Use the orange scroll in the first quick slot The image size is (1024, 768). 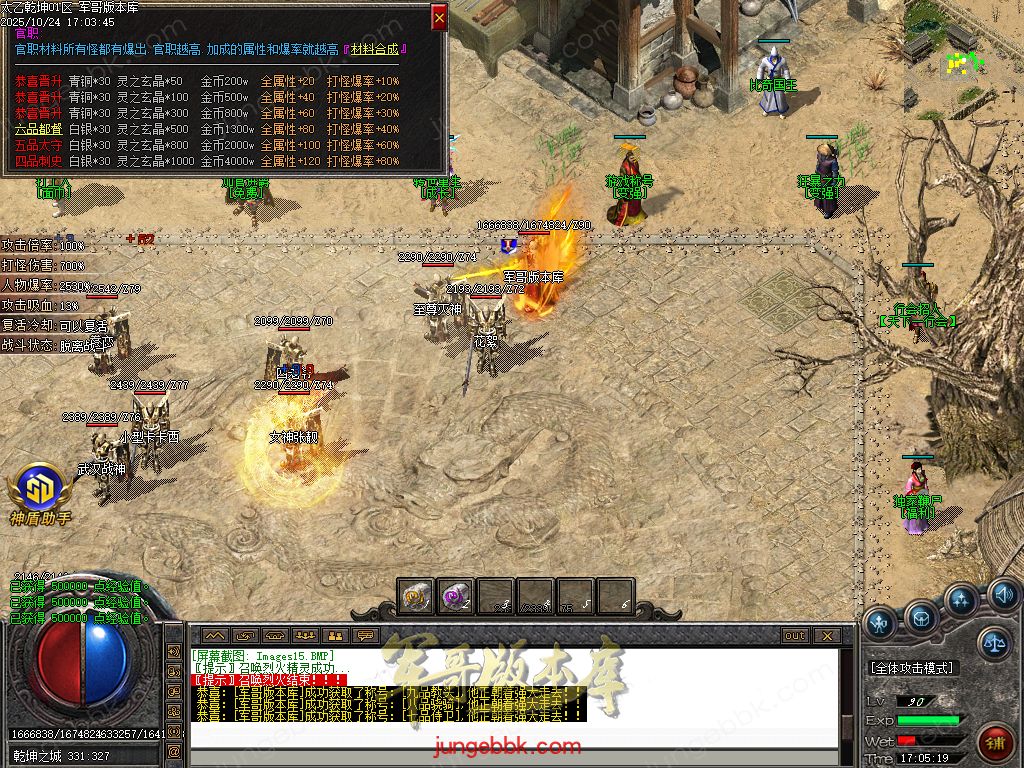(416, 597)
